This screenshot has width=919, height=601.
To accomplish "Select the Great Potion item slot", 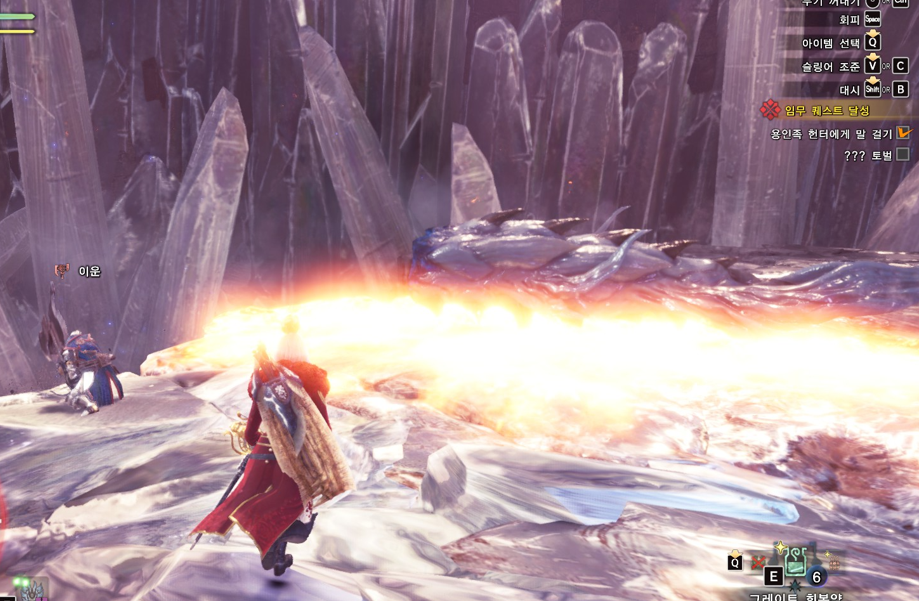I will 796,561.
